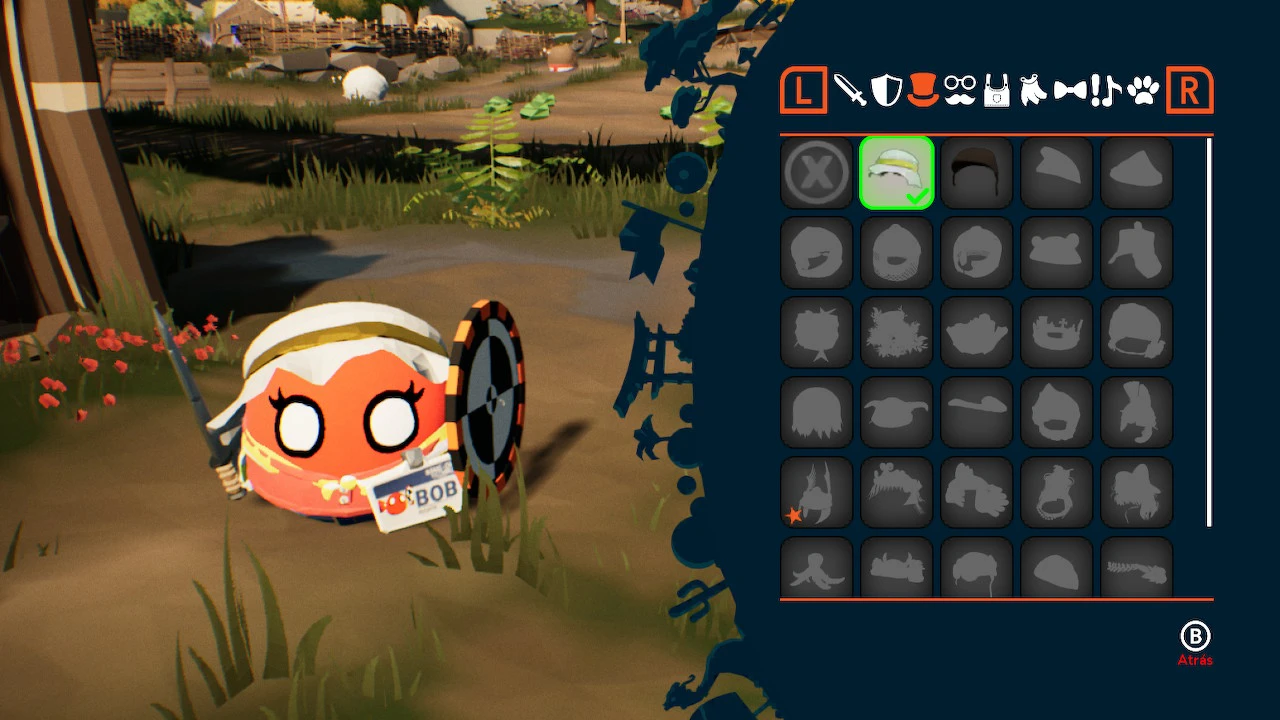Image resolution: width=1280 pixels, height=720 pixels.
Task: Open the glasses and mustache category
Action: pyautogui.click(x=959, y=91)
